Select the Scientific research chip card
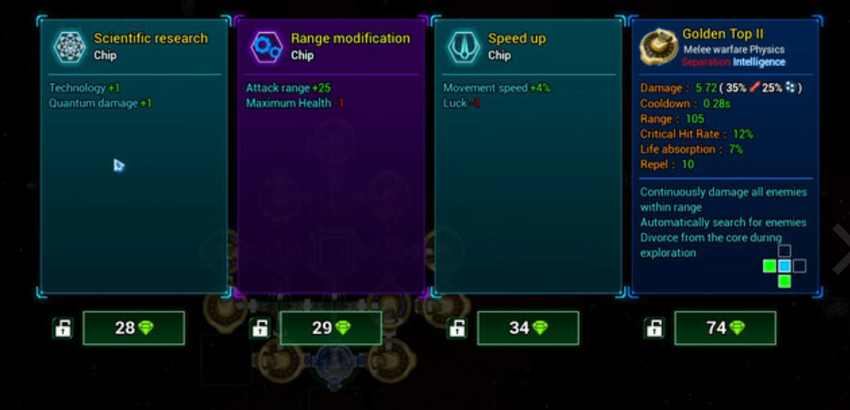The height and width of the screenshot is (410, 850). point(133,158)
